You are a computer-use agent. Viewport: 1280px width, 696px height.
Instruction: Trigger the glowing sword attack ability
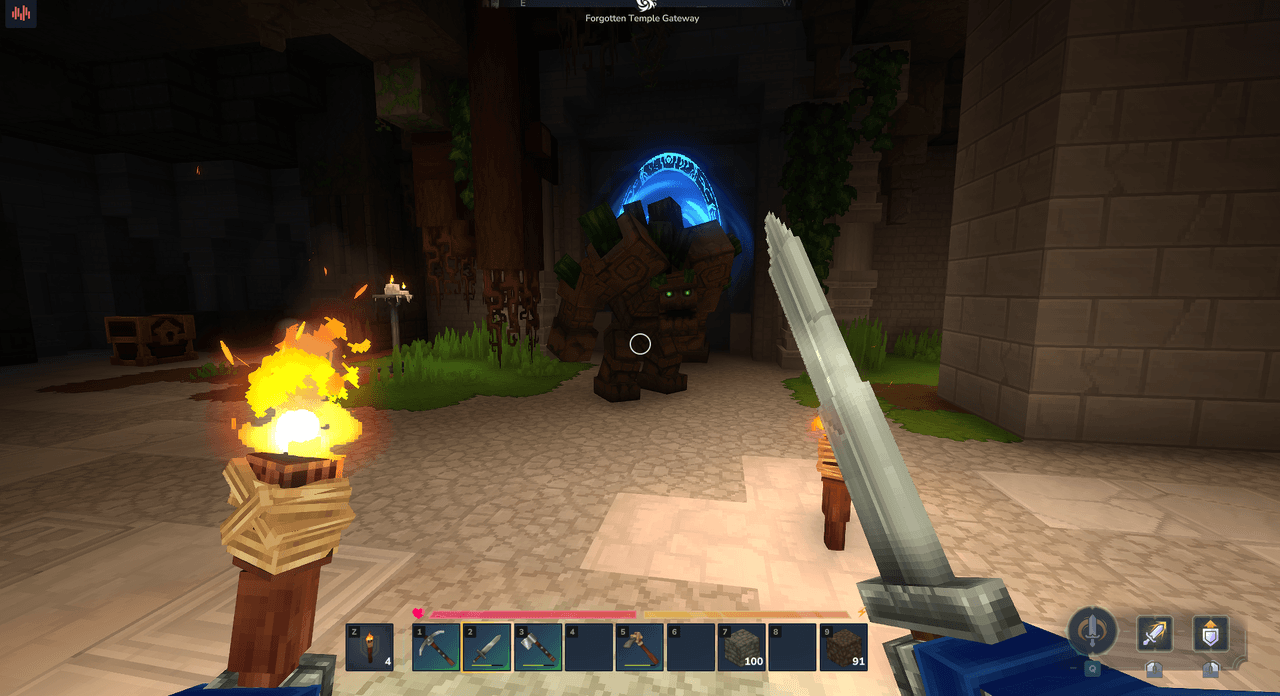pyautogui.click(x=1155, y=633)
